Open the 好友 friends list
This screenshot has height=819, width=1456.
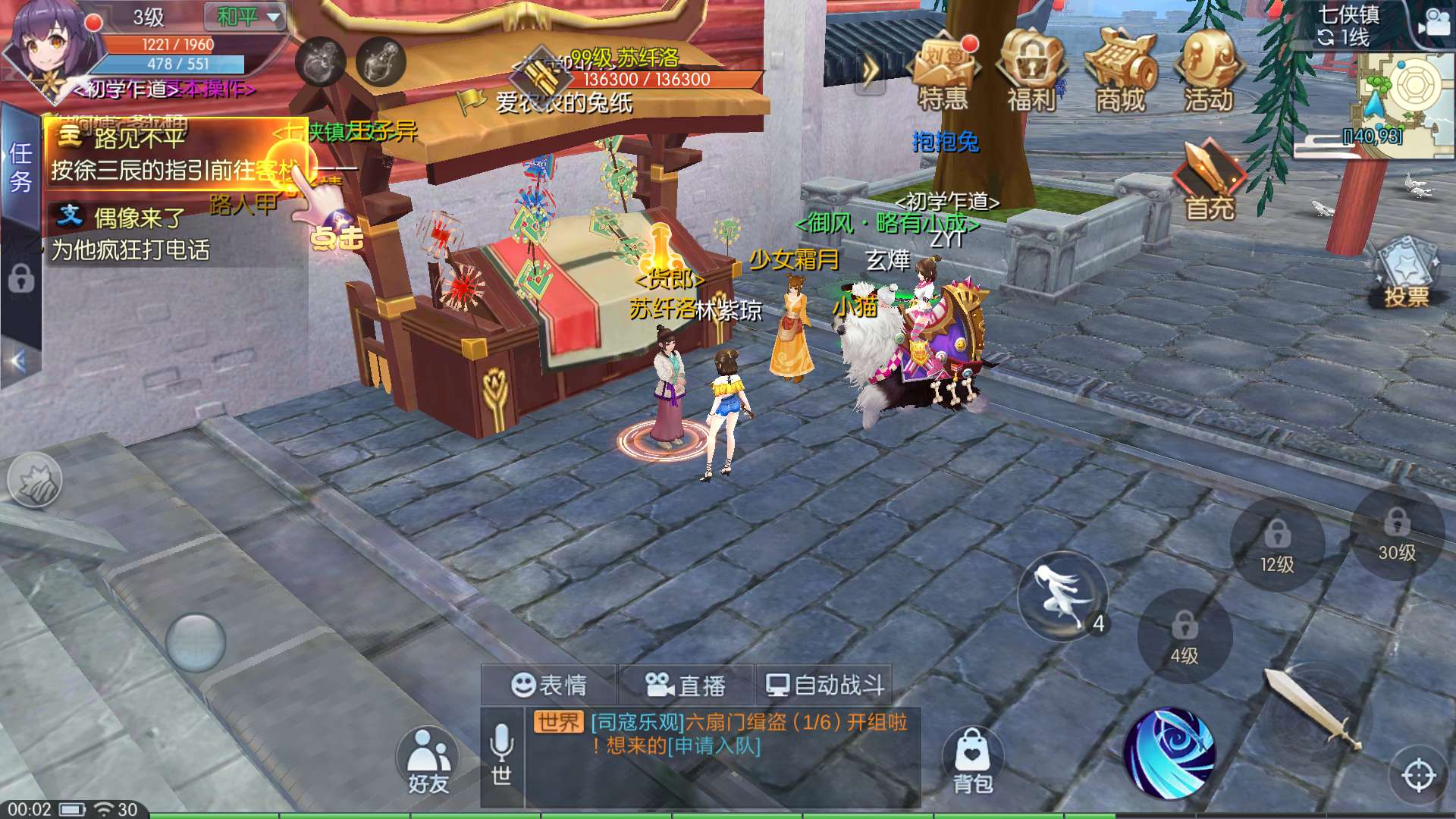tap(428, 762)
